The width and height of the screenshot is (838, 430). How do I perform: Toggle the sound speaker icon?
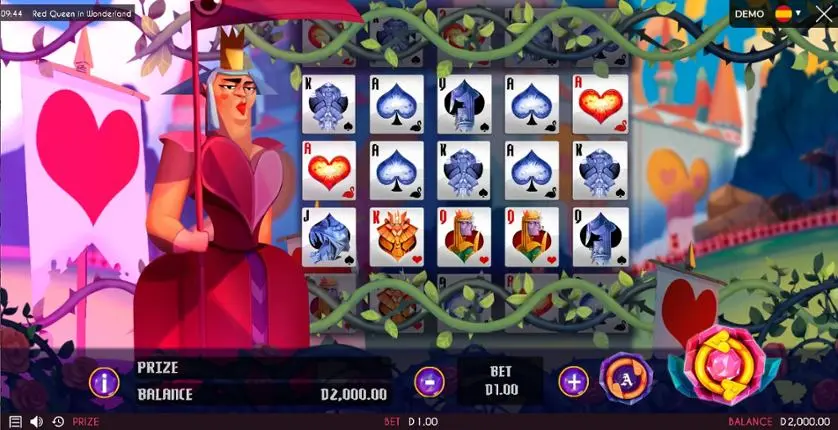coord(37,422)
